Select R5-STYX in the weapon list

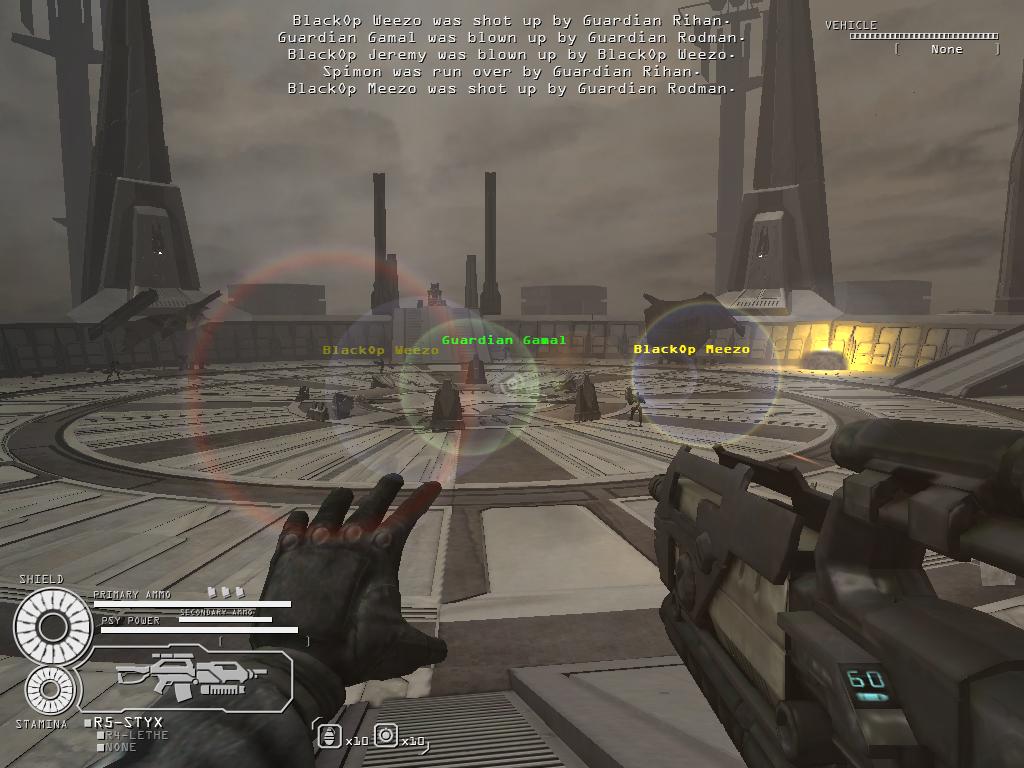pos(128,722)
